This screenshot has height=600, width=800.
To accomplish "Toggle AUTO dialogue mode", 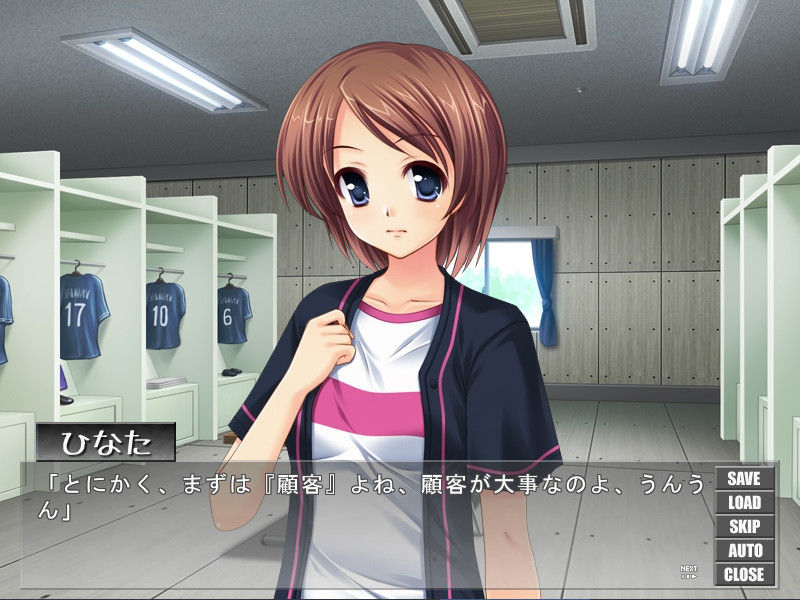I will click(x=744, y=551).
